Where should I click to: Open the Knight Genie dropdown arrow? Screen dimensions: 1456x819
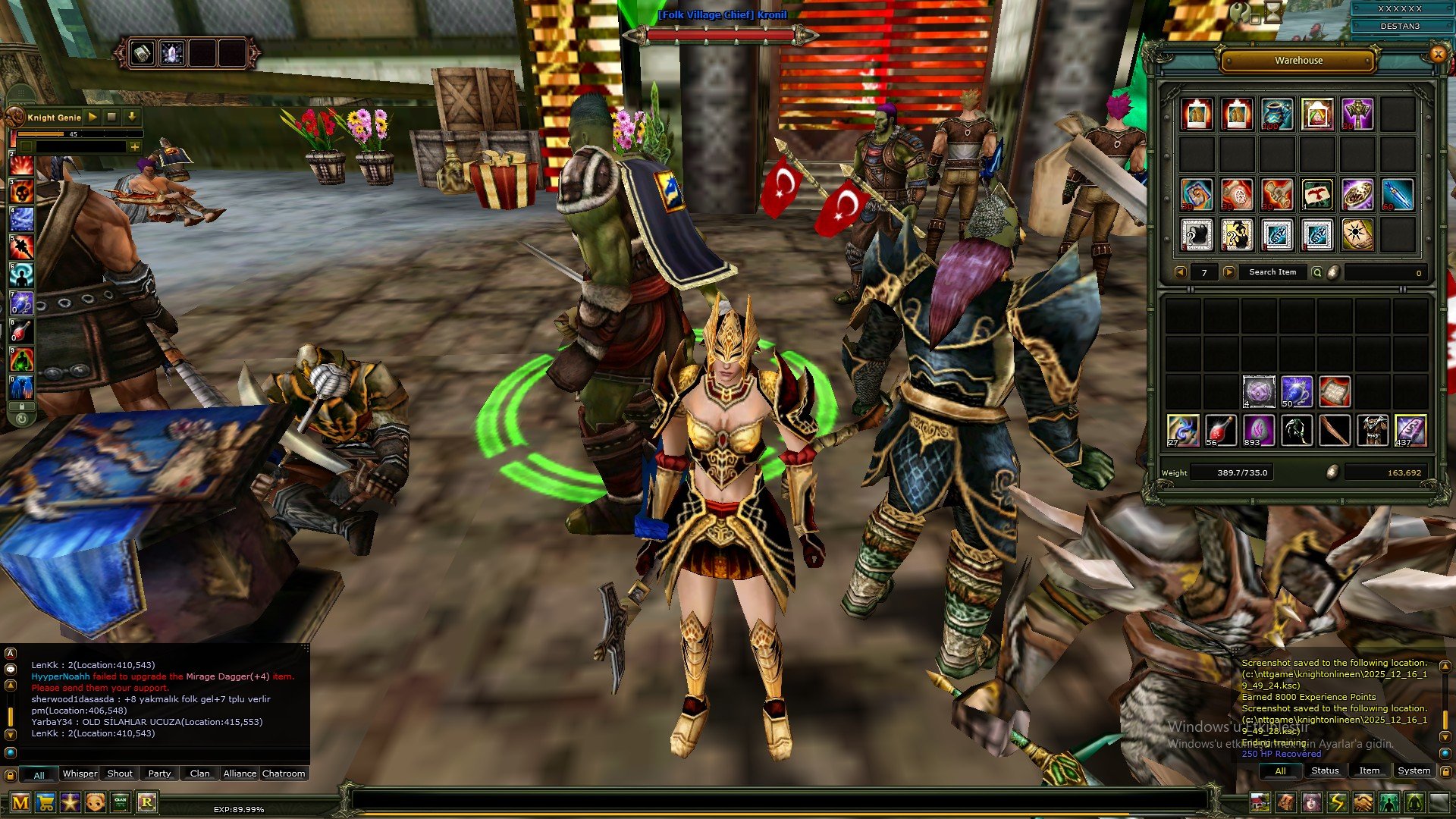point(131,118)
